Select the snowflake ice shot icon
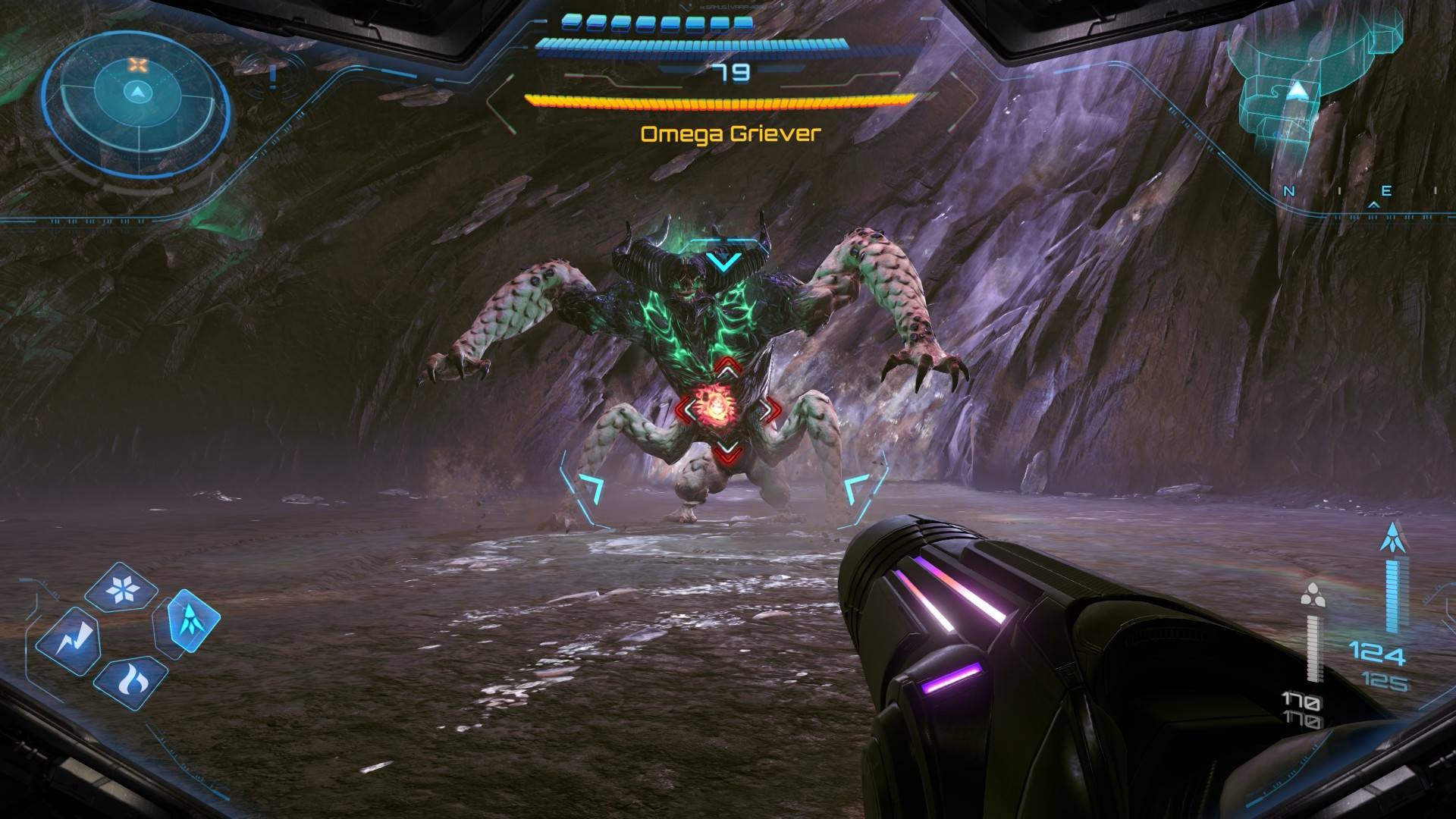The height and width of the screenshot is (819, 1456). point(121,588)
